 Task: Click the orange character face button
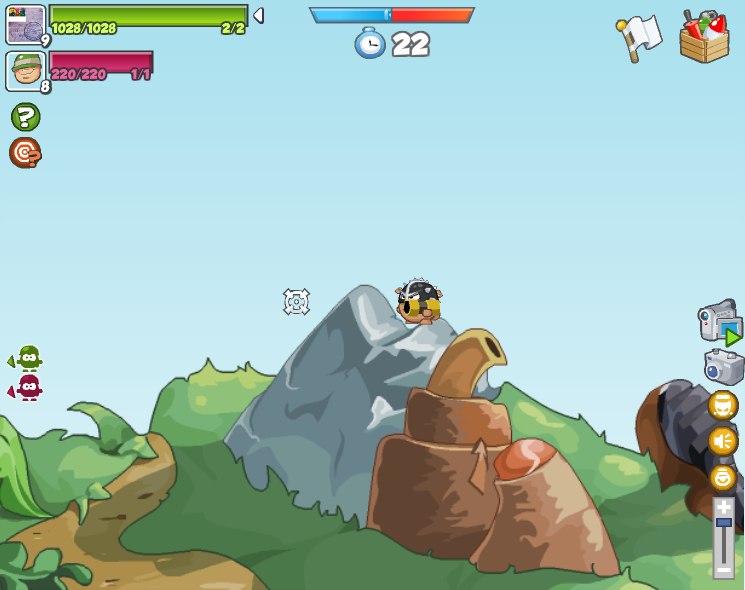coord(722,405)
